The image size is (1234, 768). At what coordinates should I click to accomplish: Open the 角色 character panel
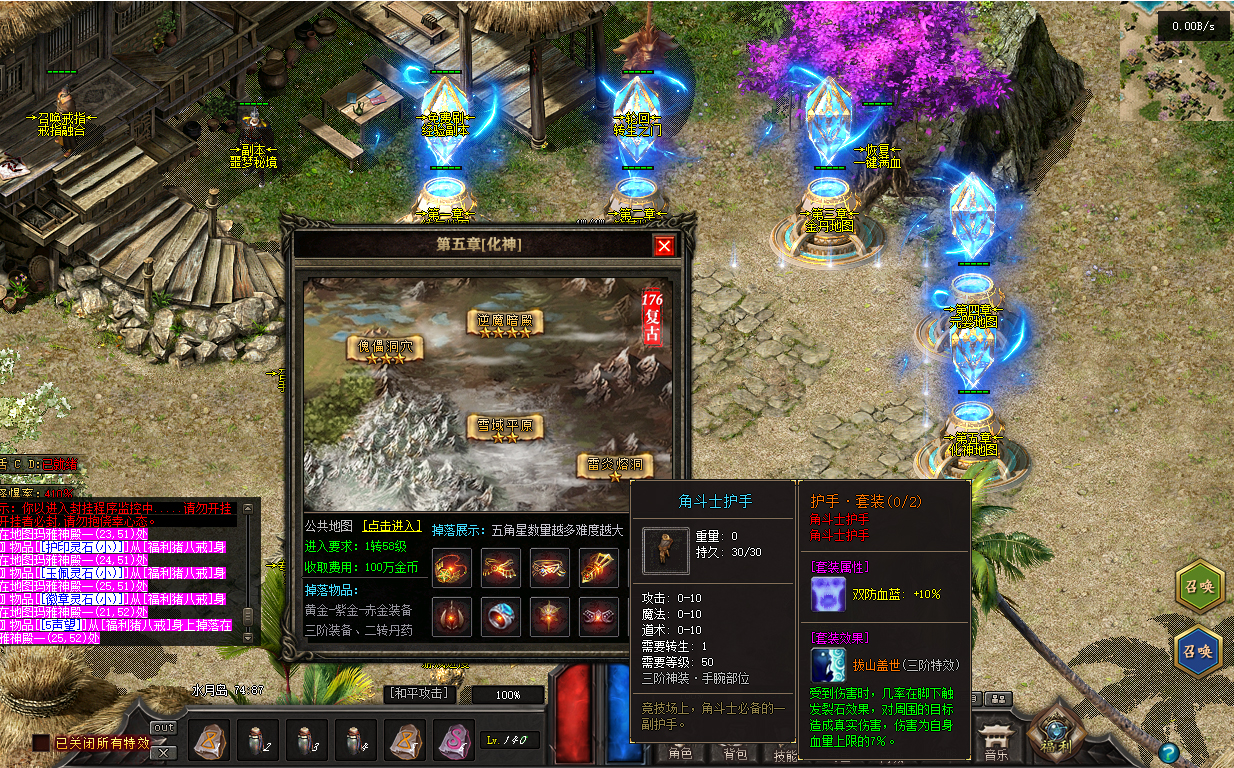[x=681, y=754]
